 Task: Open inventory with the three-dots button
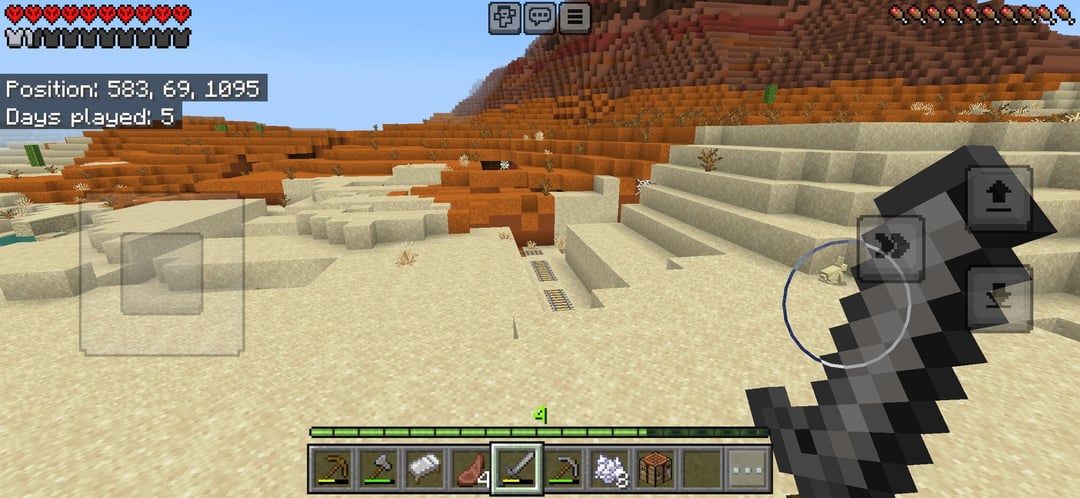[747, 467]
